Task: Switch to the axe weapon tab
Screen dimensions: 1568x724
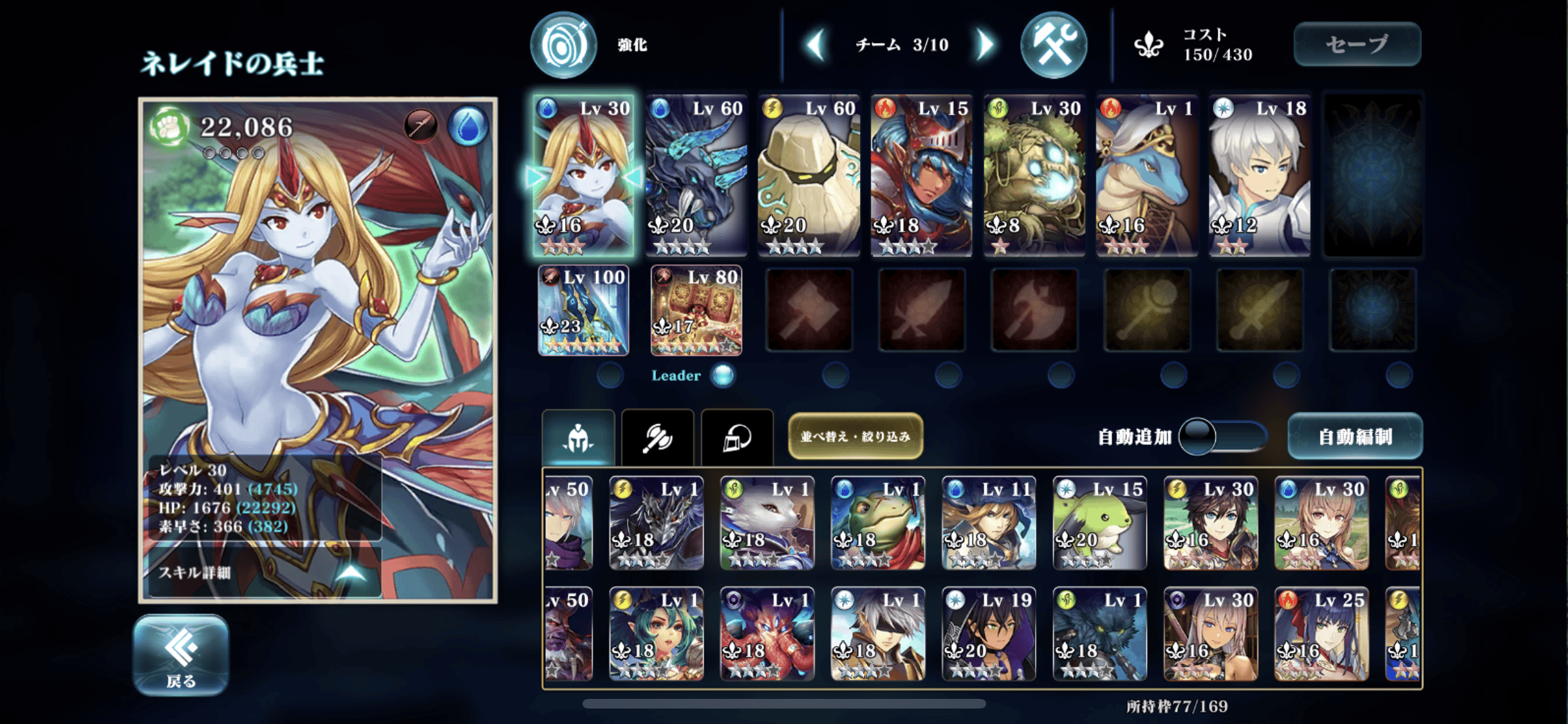Action: tap(657, 438)
